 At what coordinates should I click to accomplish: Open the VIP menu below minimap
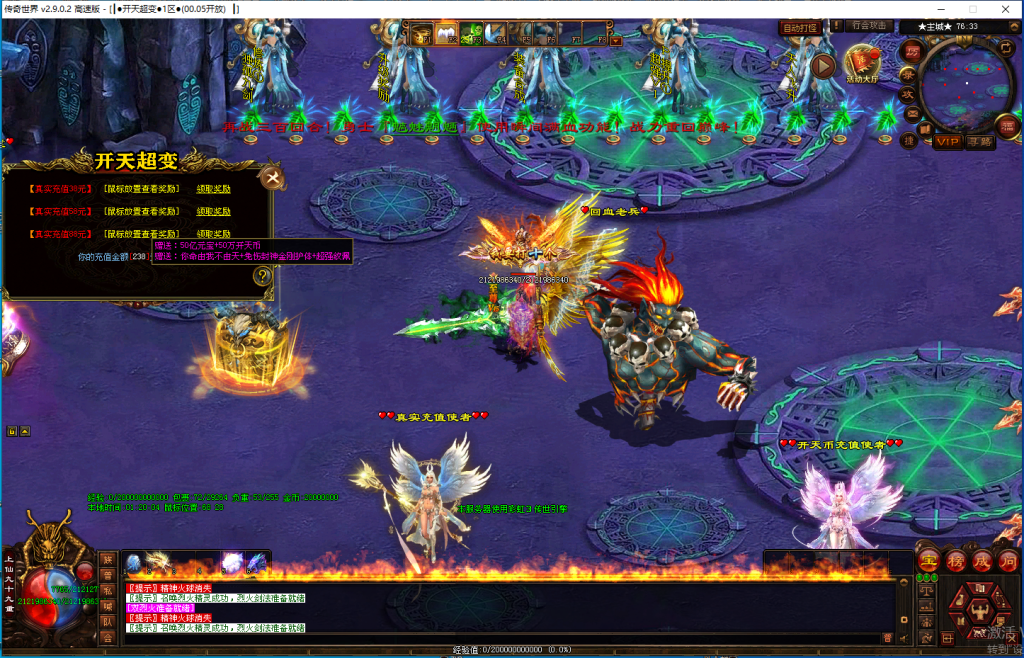949,142
